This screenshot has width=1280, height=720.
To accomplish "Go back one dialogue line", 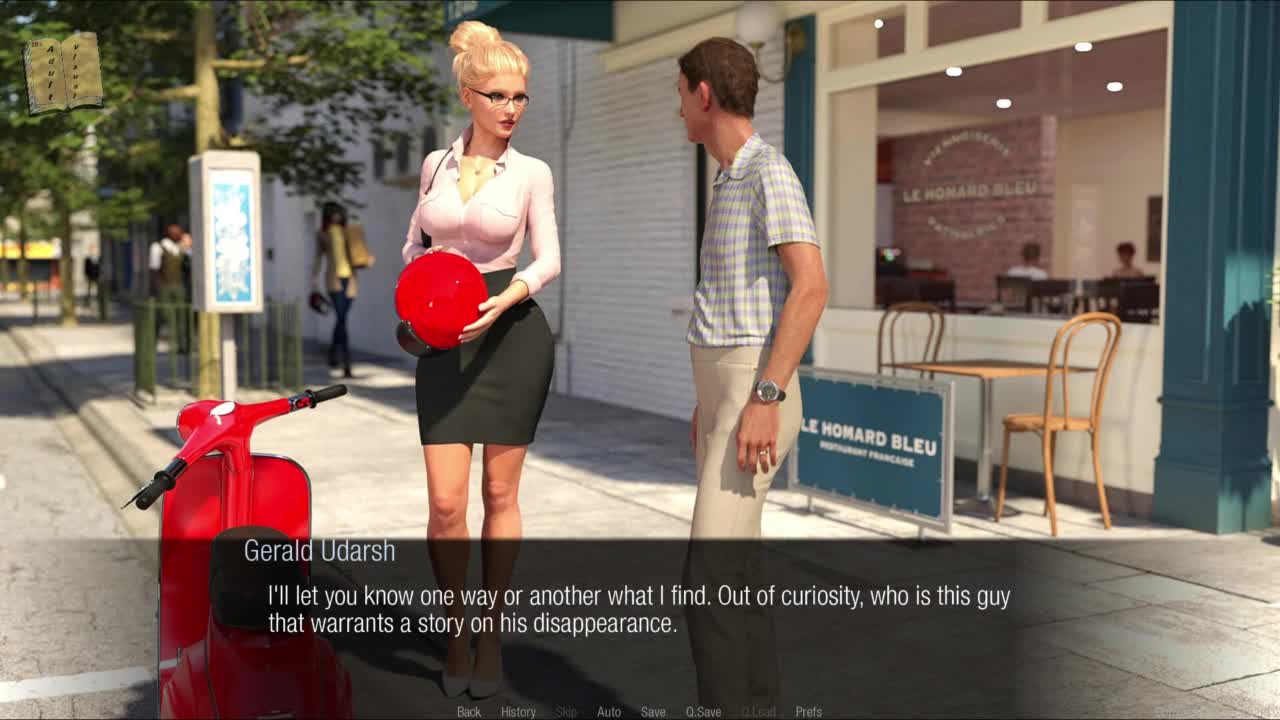I will tap(469, 712).
